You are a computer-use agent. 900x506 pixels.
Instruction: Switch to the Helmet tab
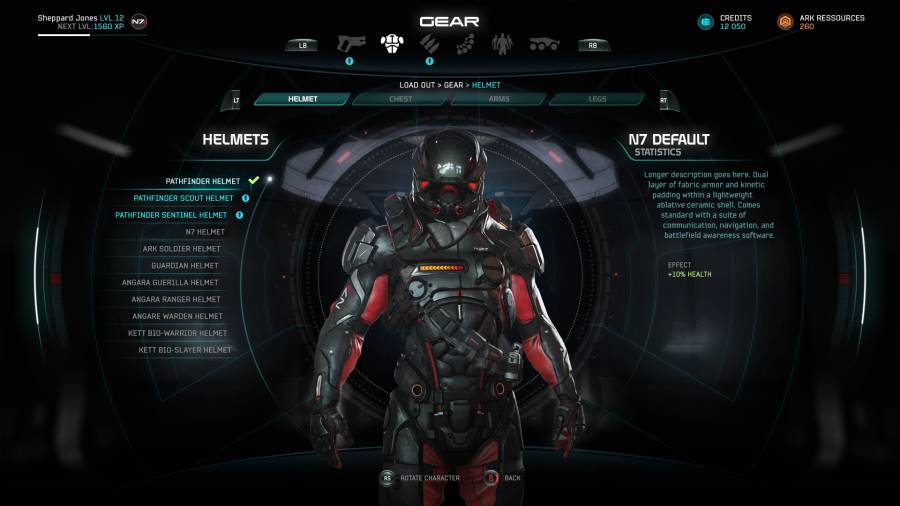pyautogui.click(x=302, y=99)
